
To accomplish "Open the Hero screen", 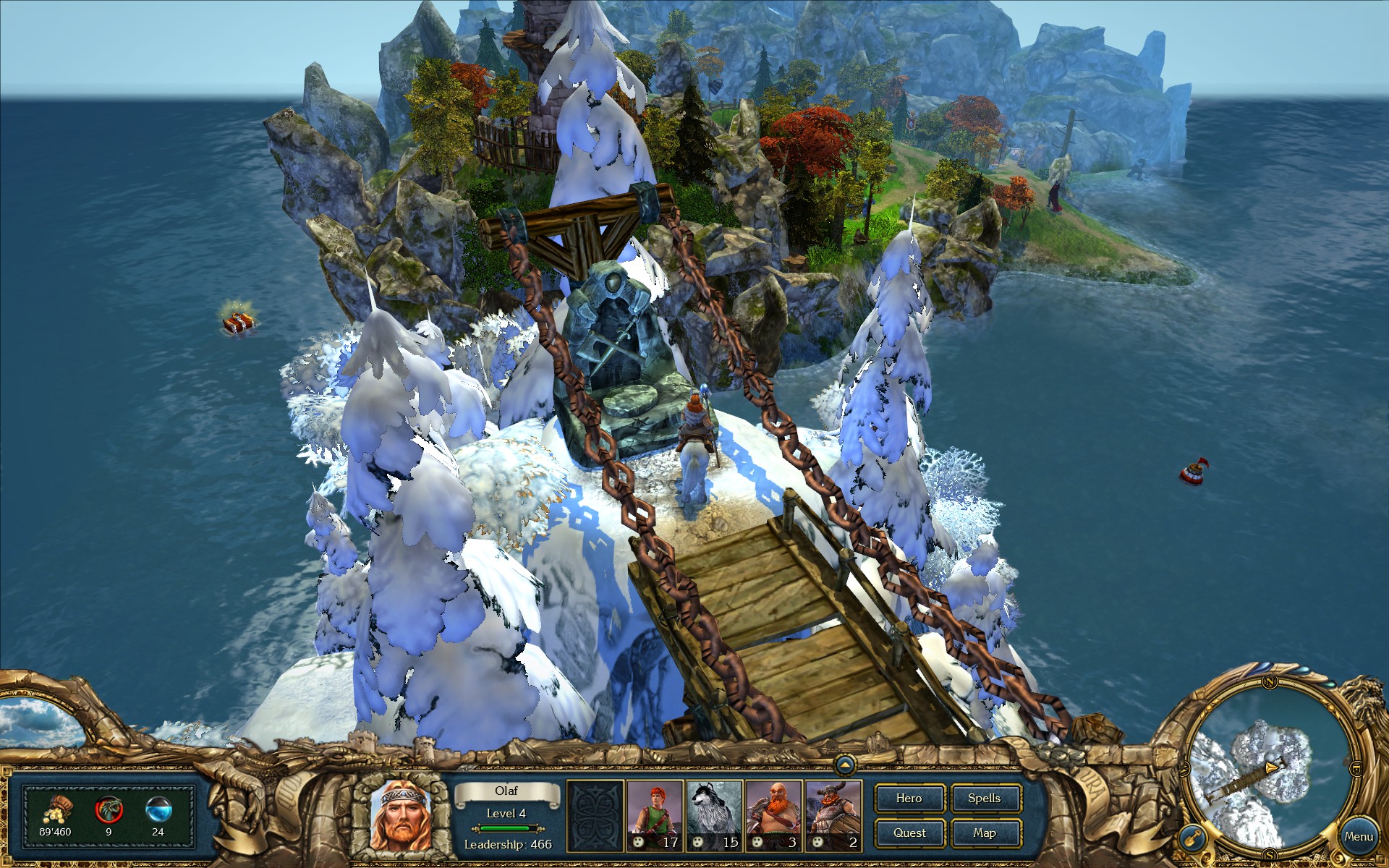I will (909, 799).
